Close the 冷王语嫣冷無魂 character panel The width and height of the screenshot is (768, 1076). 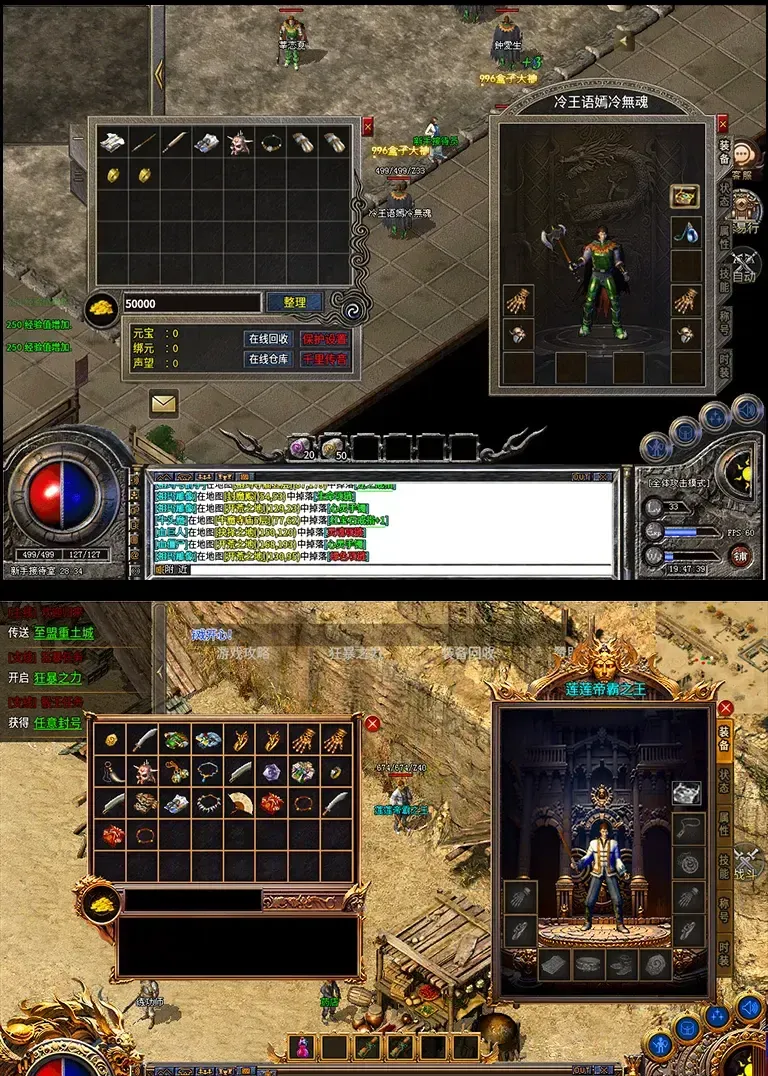(x=723, y=125)
